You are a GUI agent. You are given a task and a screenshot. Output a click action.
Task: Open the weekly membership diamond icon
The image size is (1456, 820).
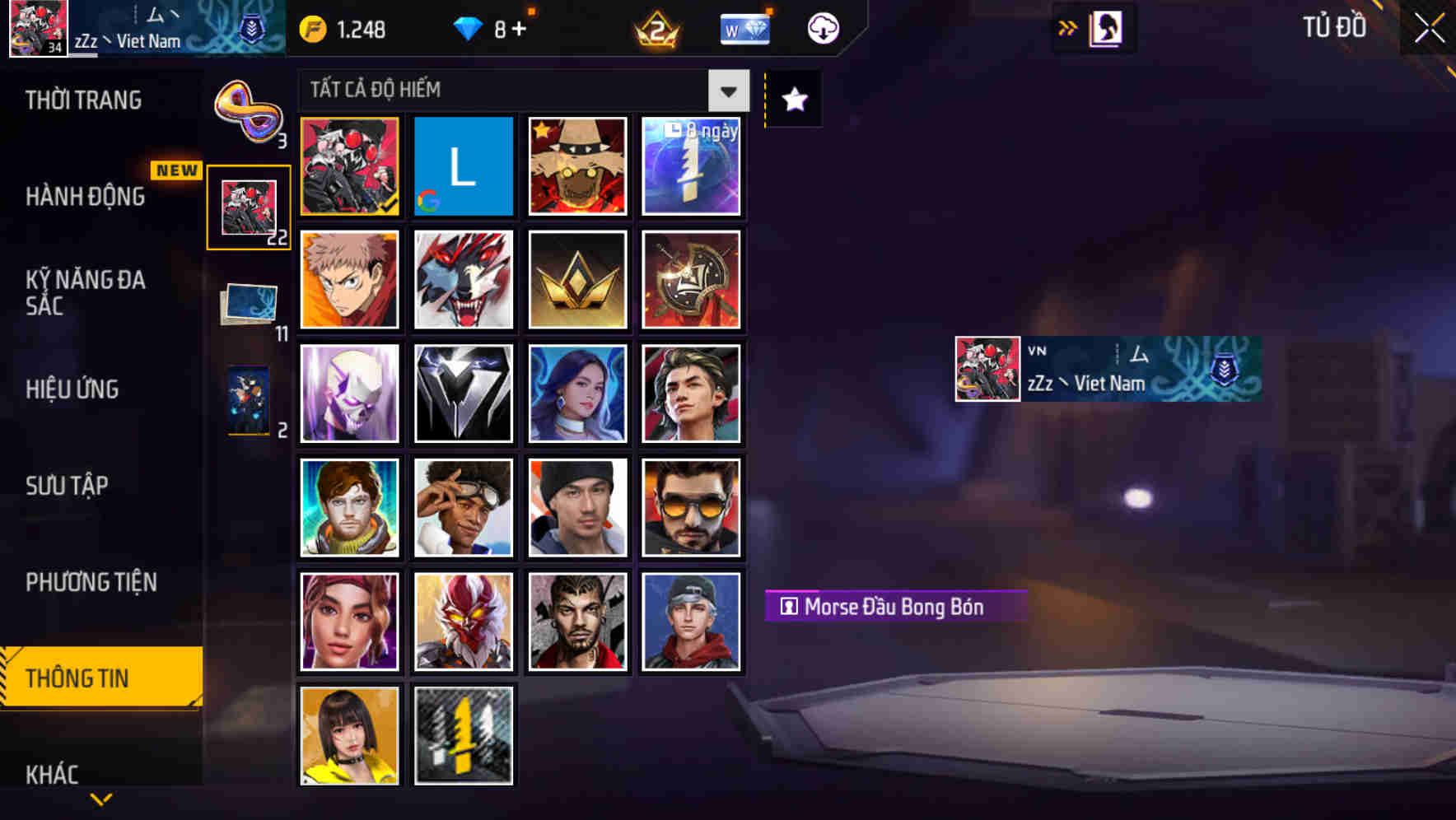point(745,27)
